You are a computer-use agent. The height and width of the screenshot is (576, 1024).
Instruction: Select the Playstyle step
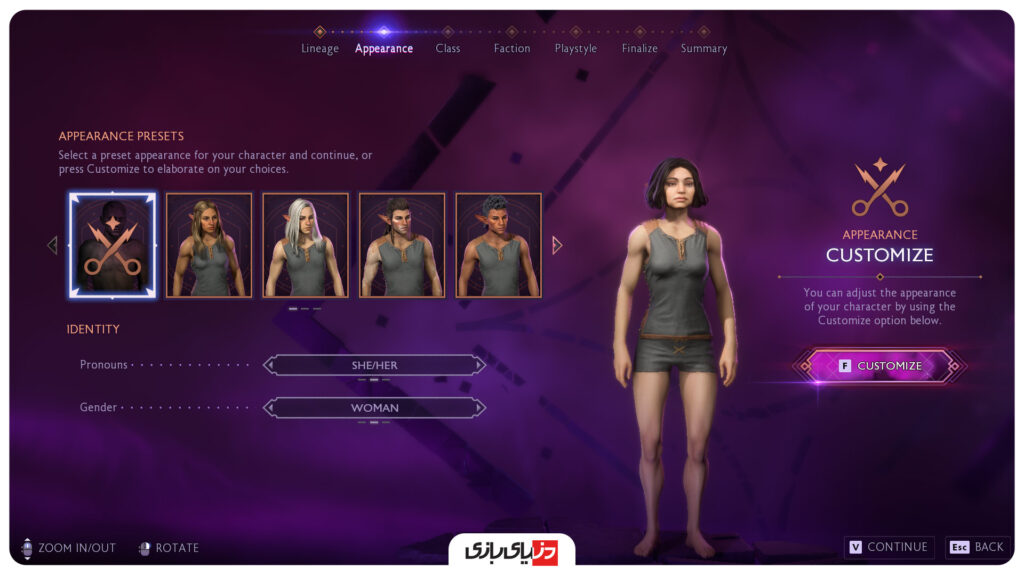coord(576,48)
